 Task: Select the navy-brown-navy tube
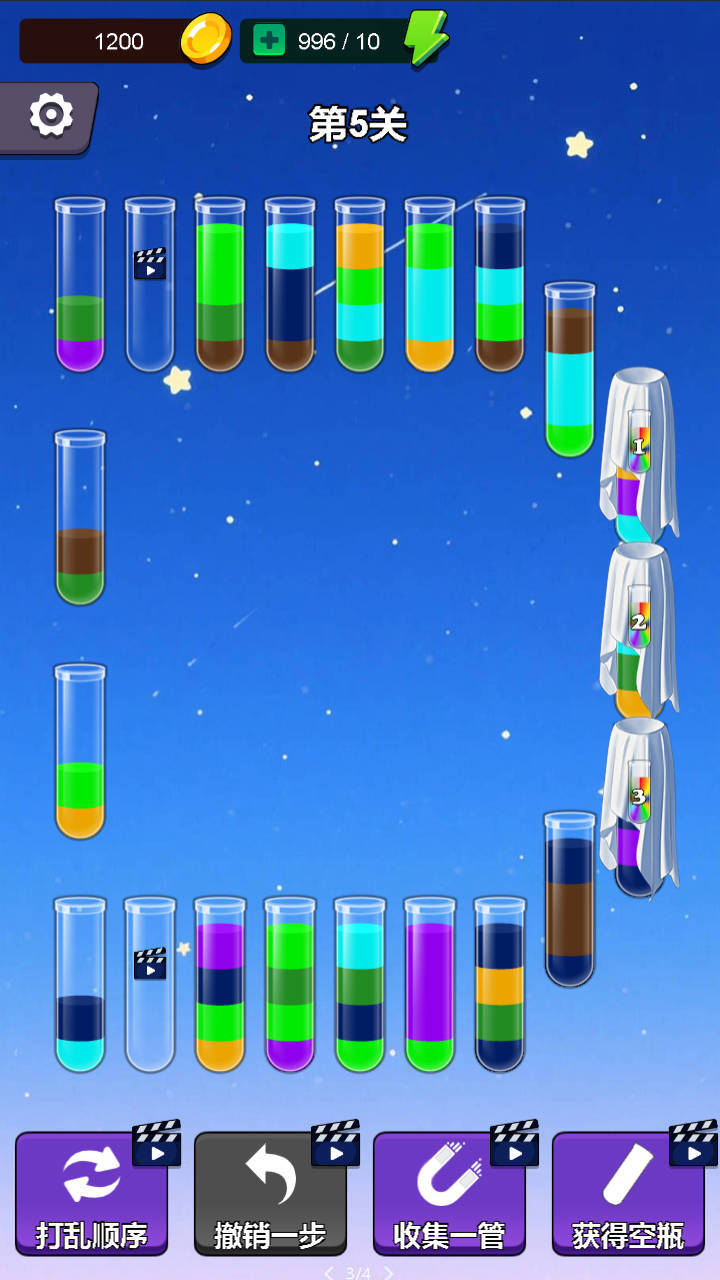(570, 903)
